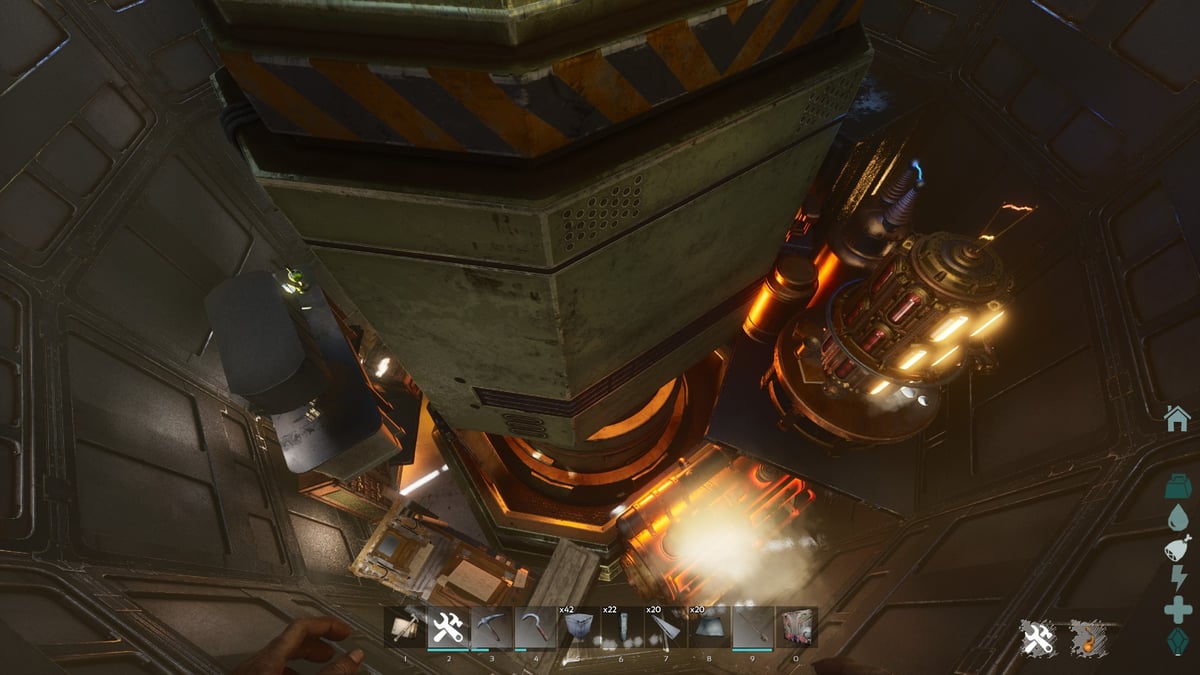Image resolution: width=1200 pixels, height=675 pixels.
Task: Select the pink cube item in slot 0
Action: 796,628
